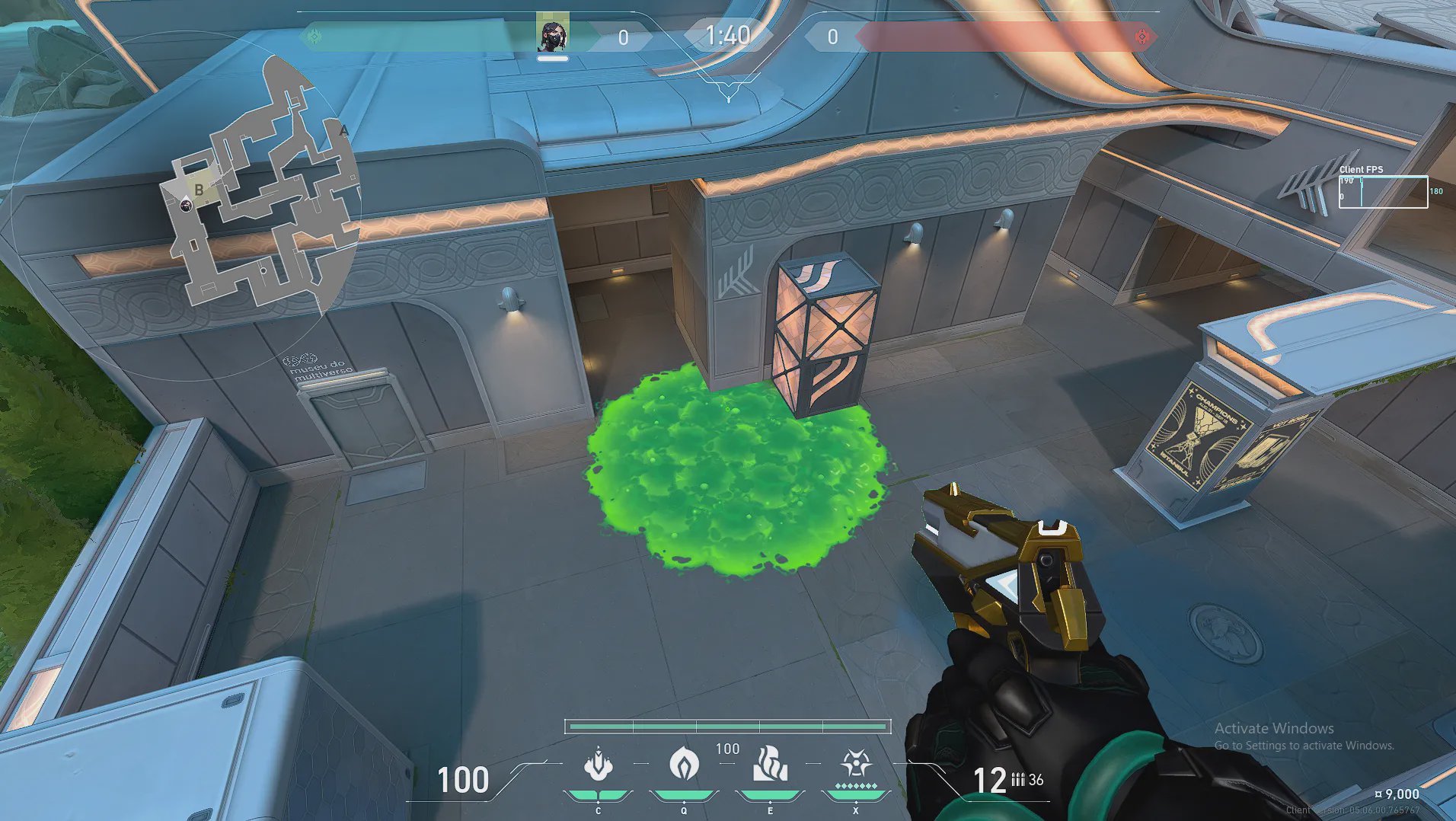
Task: Click the B site marker on the minimap
Action: point(199,190)
